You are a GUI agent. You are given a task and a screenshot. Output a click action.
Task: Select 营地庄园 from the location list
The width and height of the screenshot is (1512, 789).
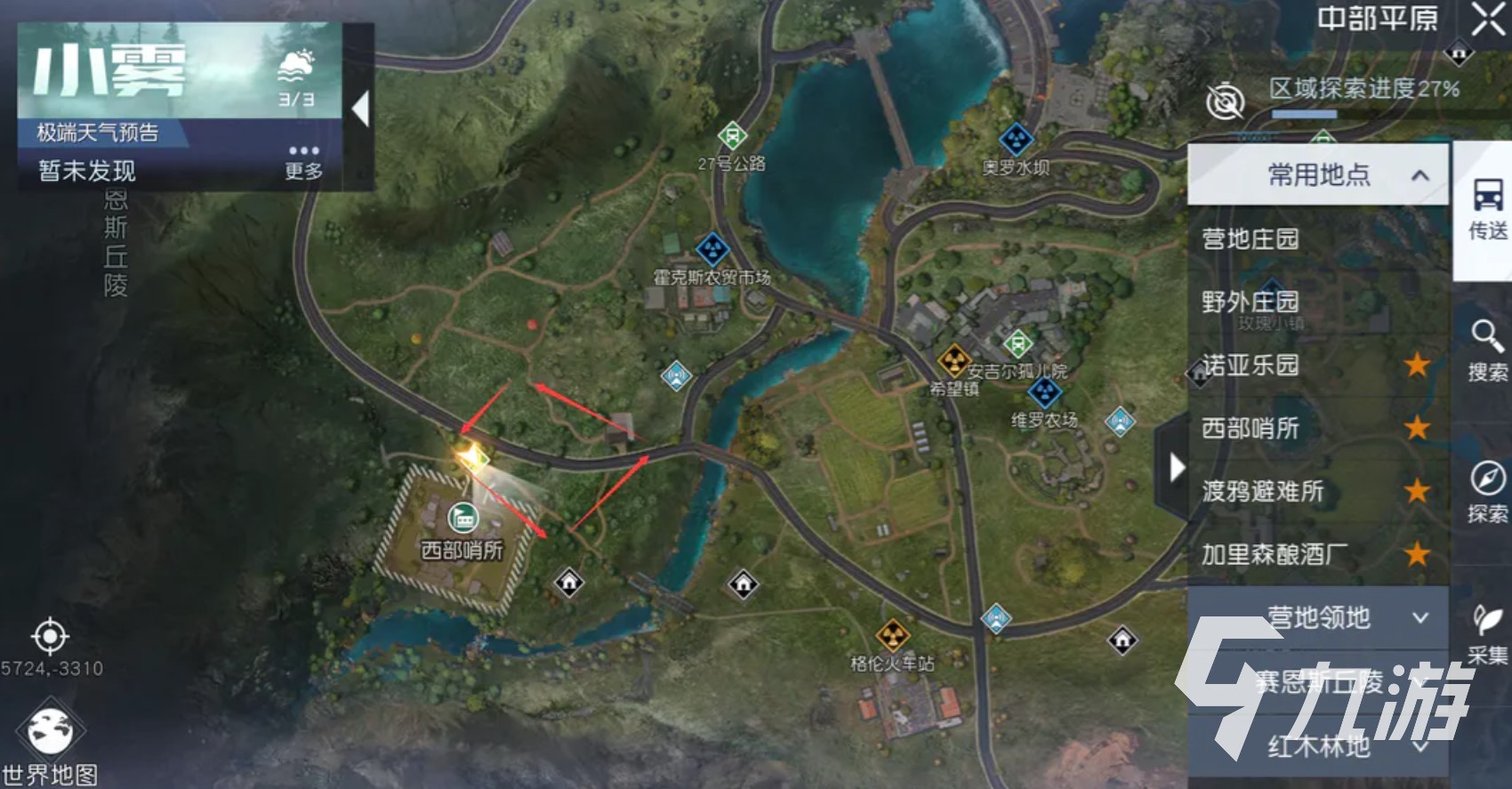coord(1251,238)
